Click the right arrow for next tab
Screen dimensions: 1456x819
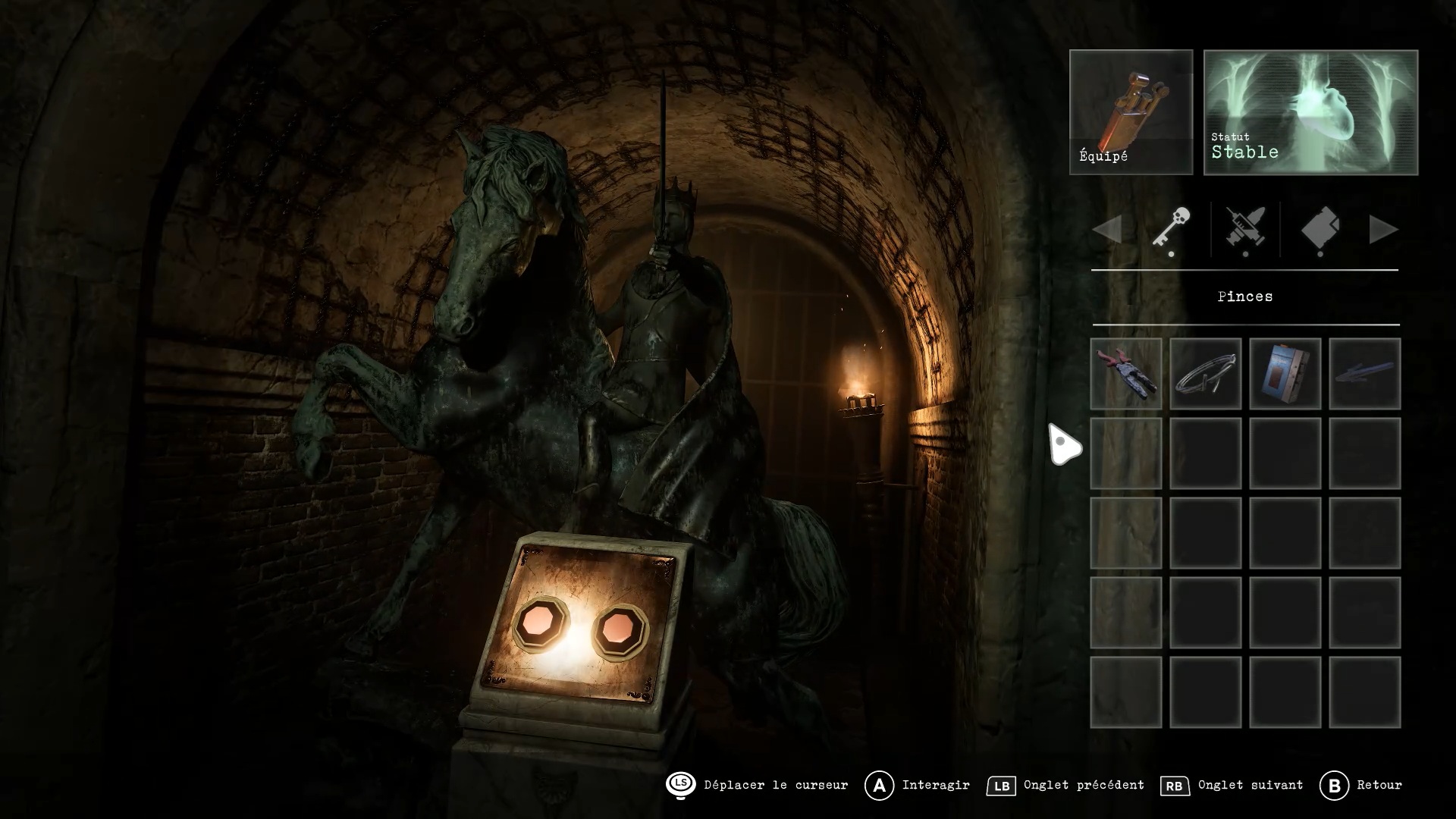tap(1382, 229)
